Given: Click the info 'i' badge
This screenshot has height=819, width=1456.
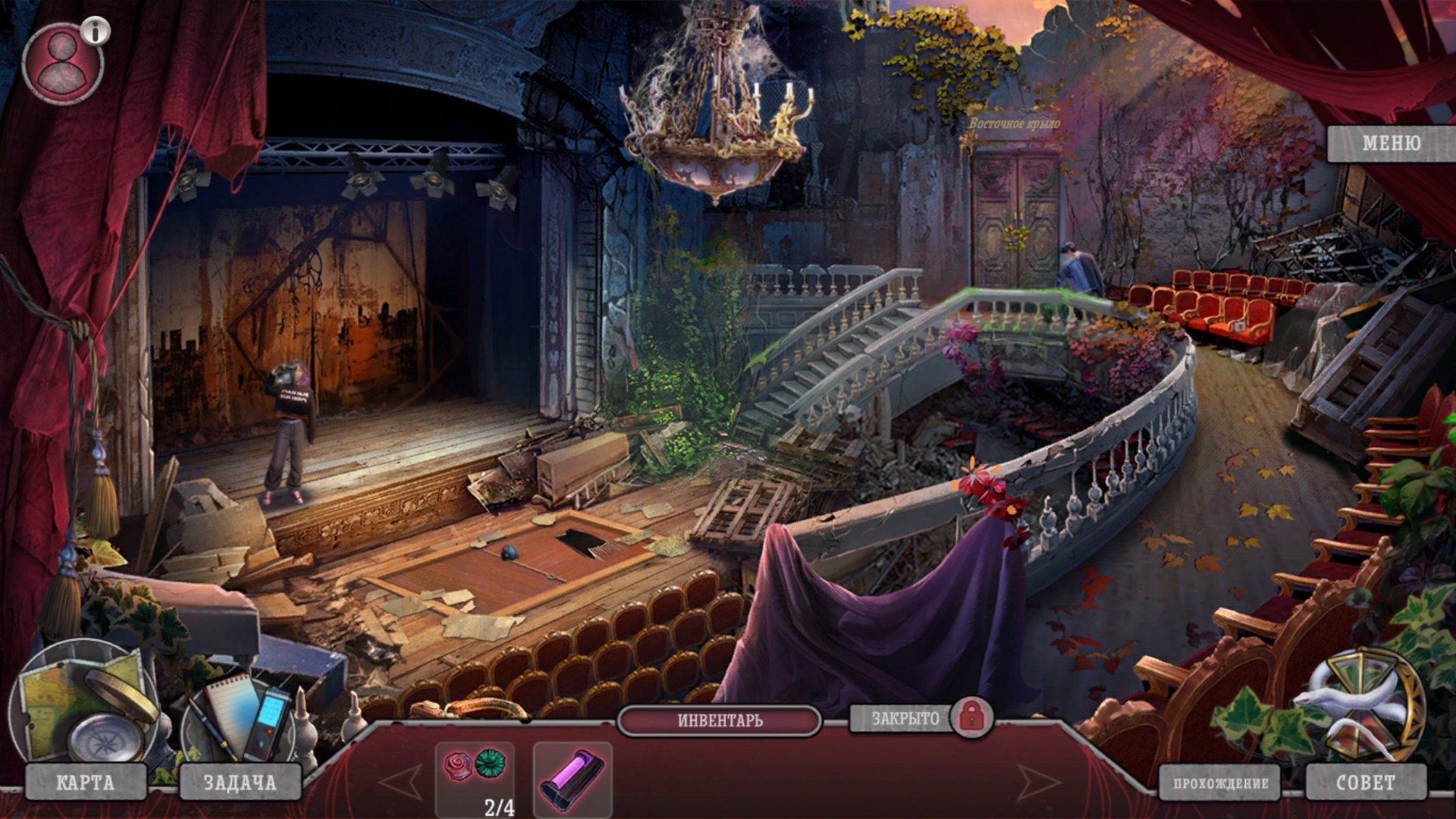Looking at the screenshot, I should point(96,31).
